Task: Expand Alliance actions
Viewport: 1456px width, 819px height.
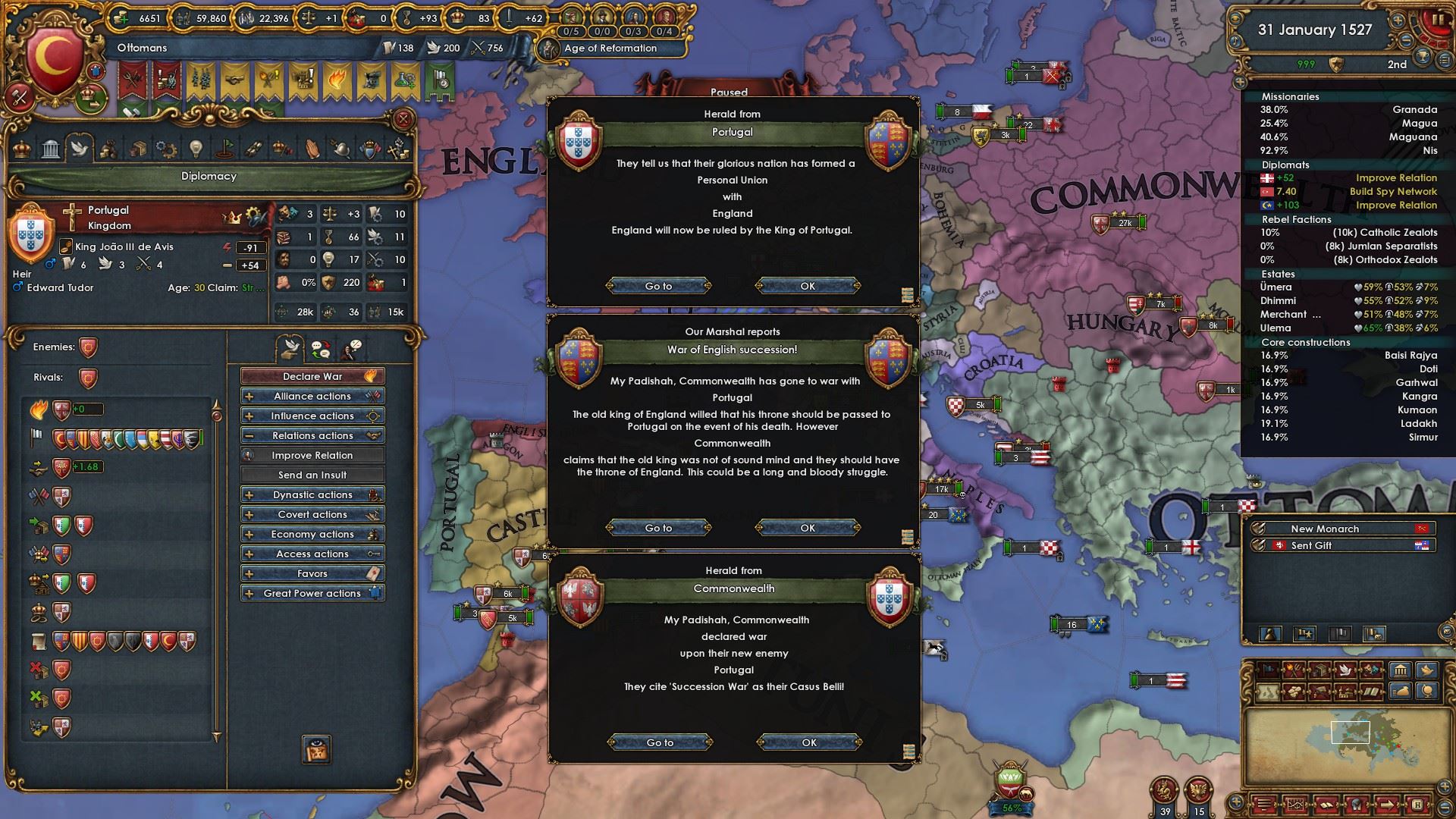Action: tap(312, 396)
